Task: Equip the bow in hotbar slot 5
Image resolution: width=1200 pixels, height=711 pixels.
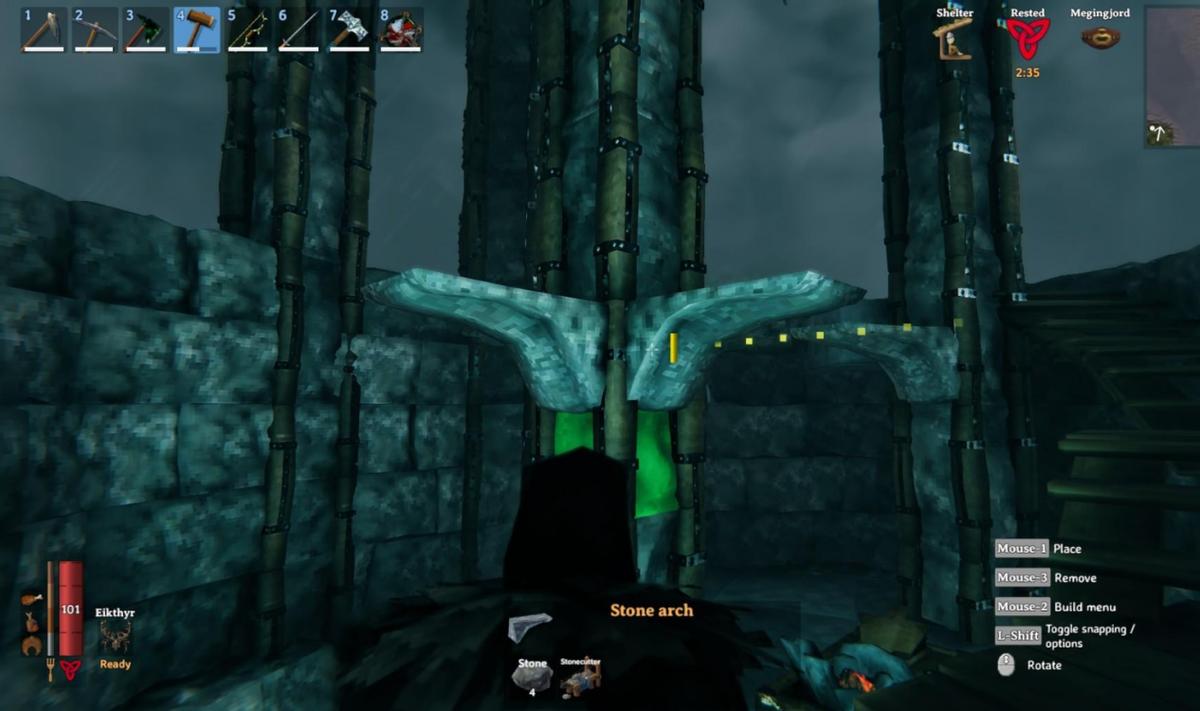Action: point(248,30)
